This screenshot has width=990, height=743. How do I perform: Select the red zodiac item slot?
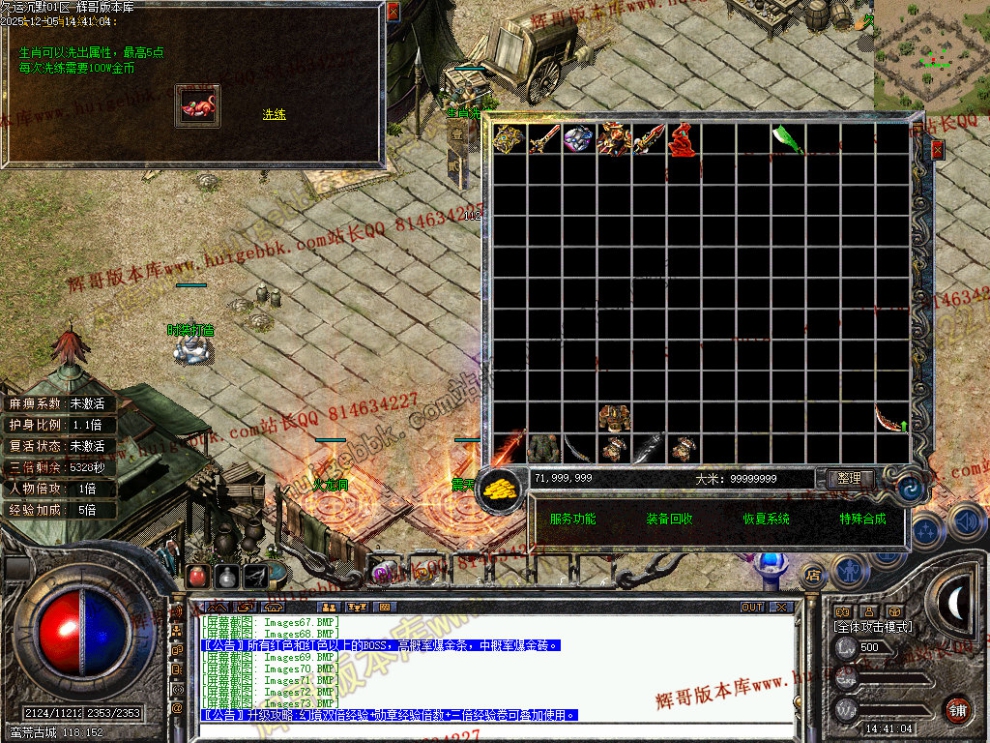198,106
